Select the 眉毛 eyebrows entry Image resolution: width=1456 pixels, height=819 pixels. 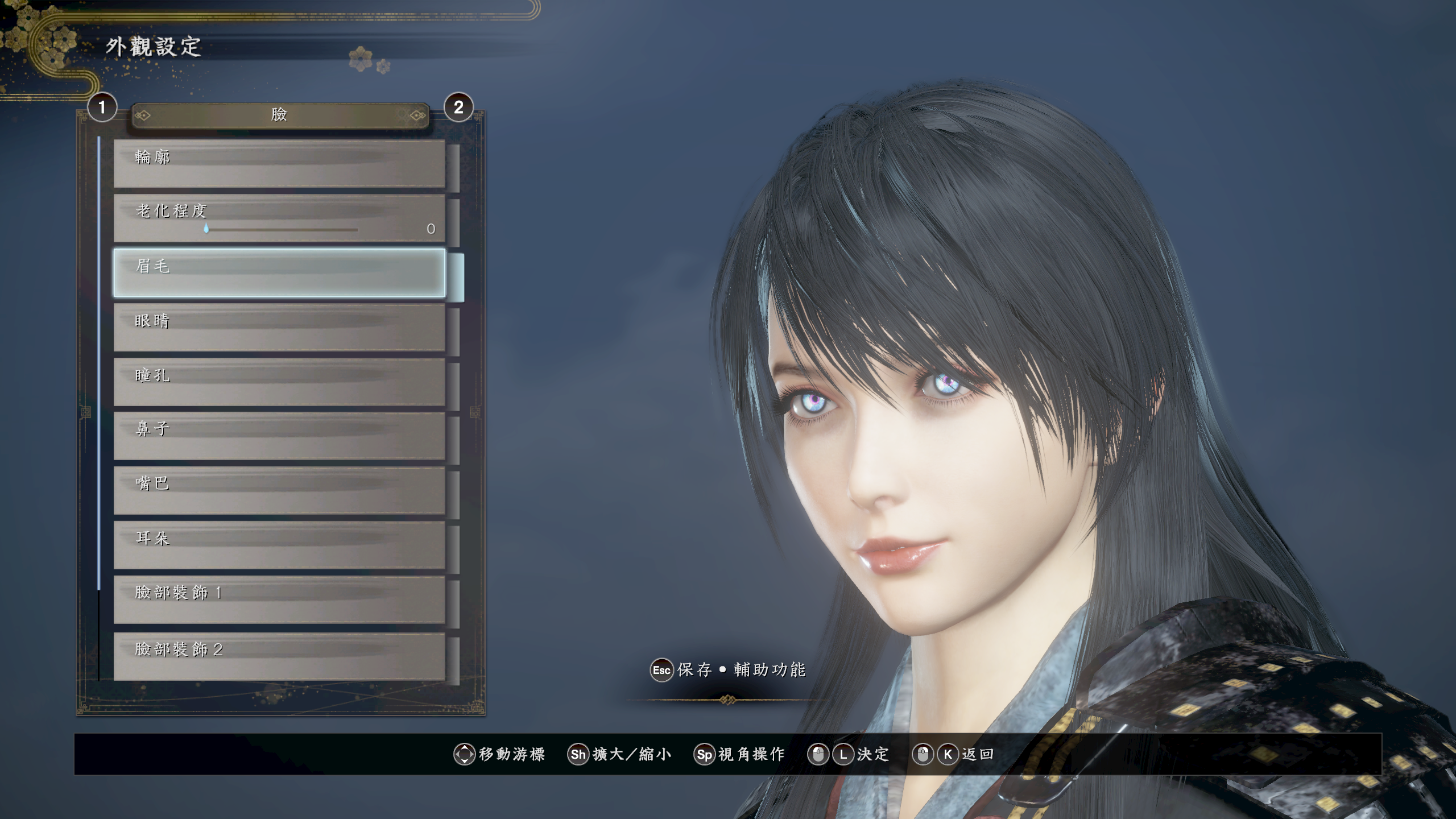tap(279, 272)
